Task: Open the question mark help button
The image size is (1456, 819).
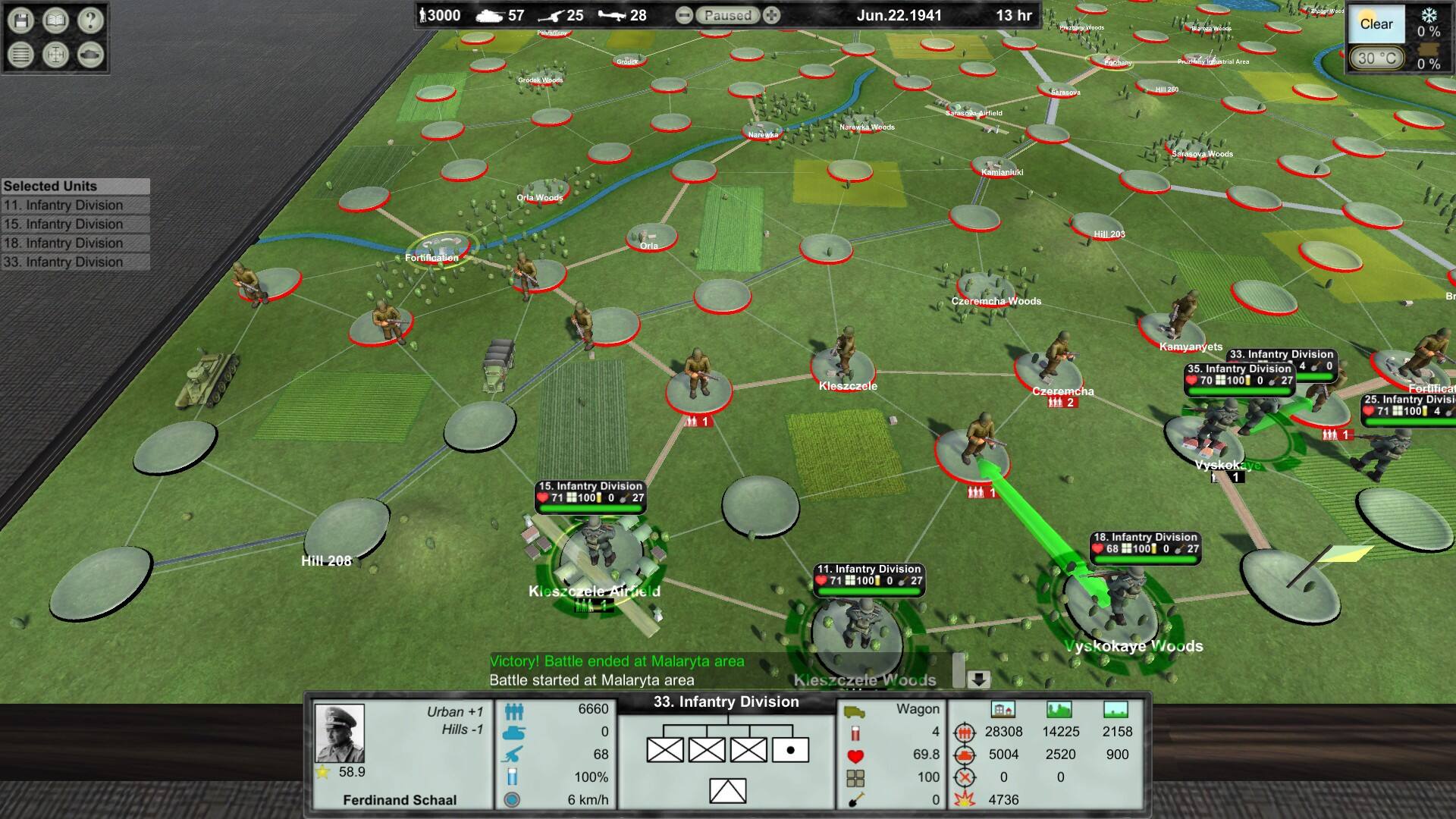Action: 90,20
